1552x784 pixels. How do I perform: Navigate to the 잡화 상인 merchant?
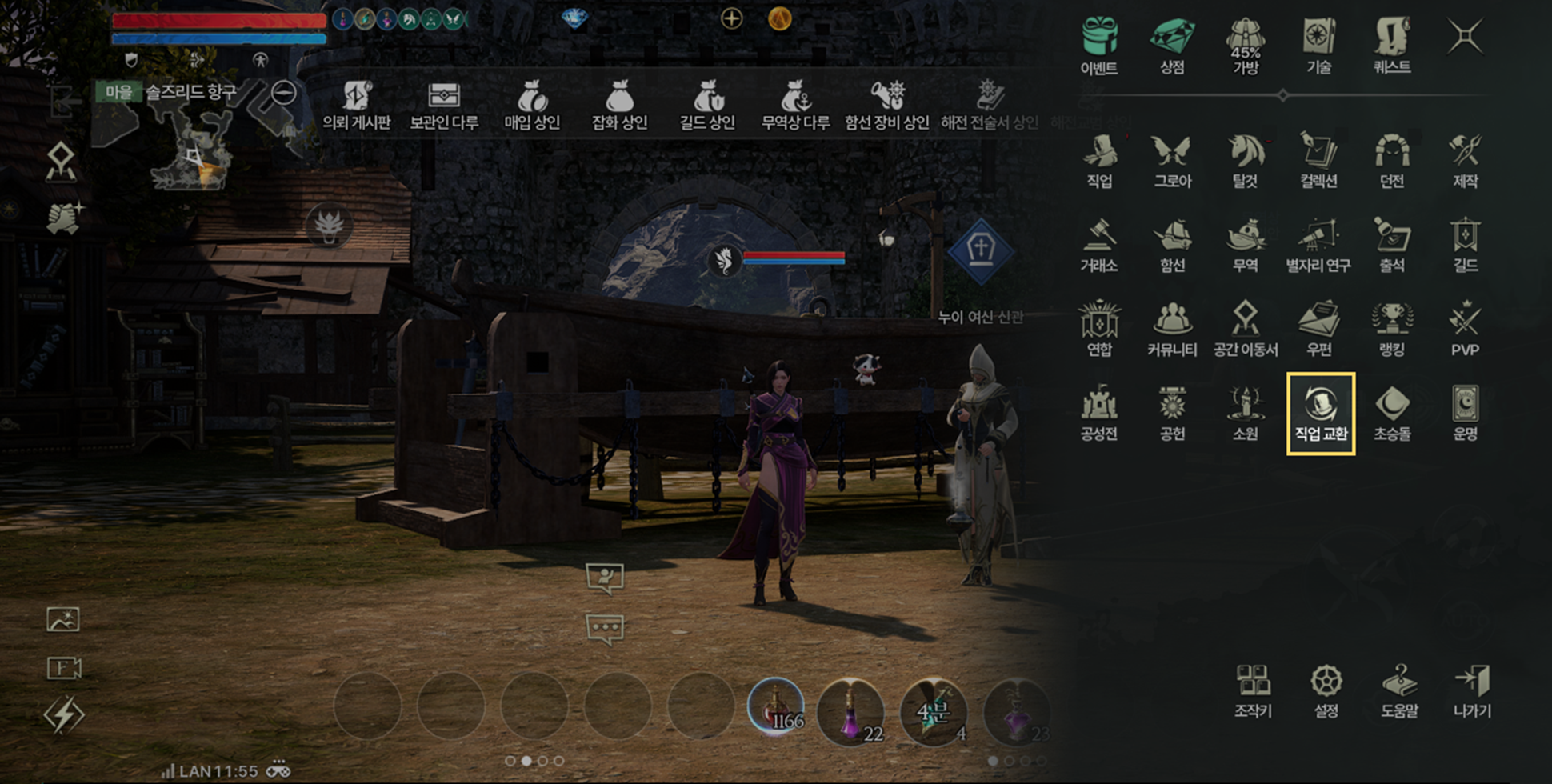pyautogui.click(x=618, y=105)
